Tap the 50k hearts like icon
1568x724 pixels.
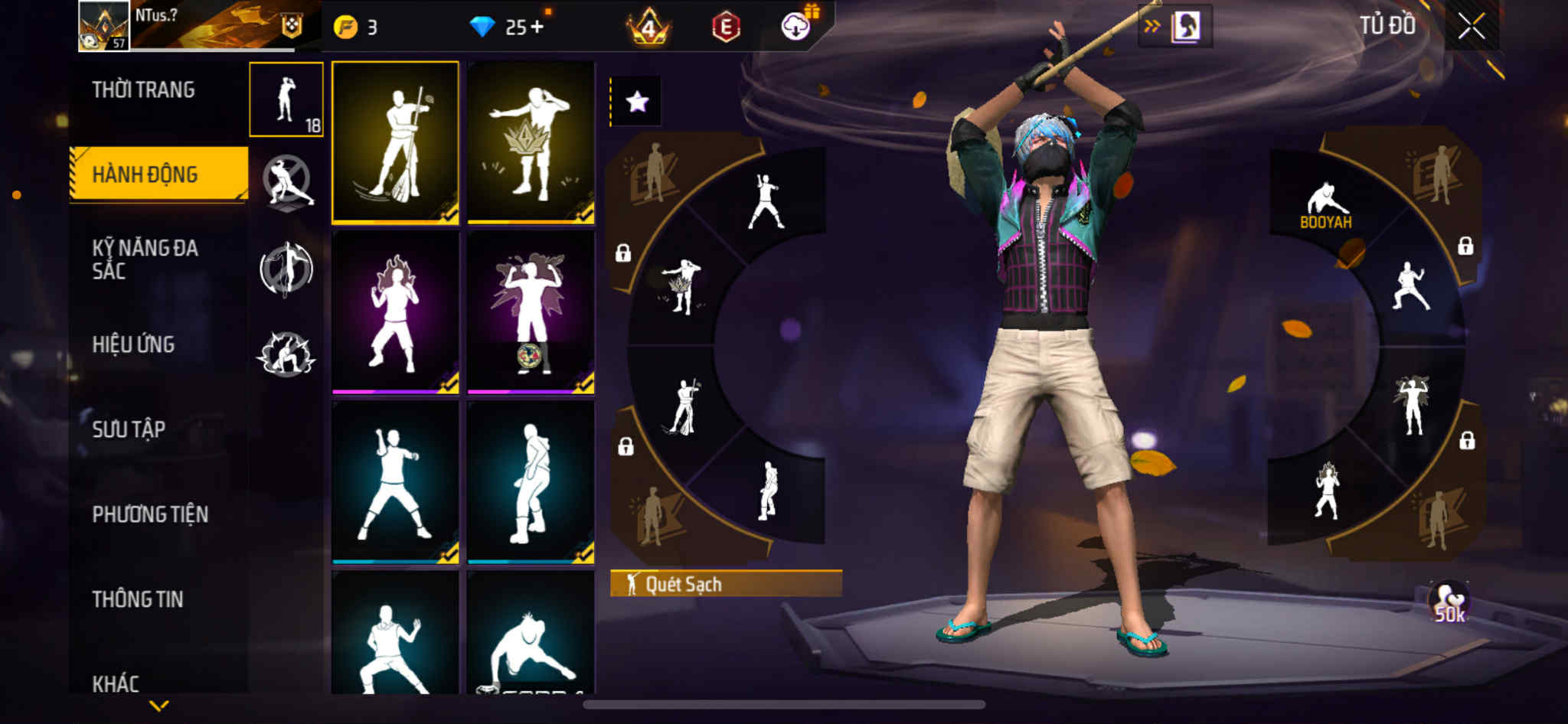pos(1449,603)
